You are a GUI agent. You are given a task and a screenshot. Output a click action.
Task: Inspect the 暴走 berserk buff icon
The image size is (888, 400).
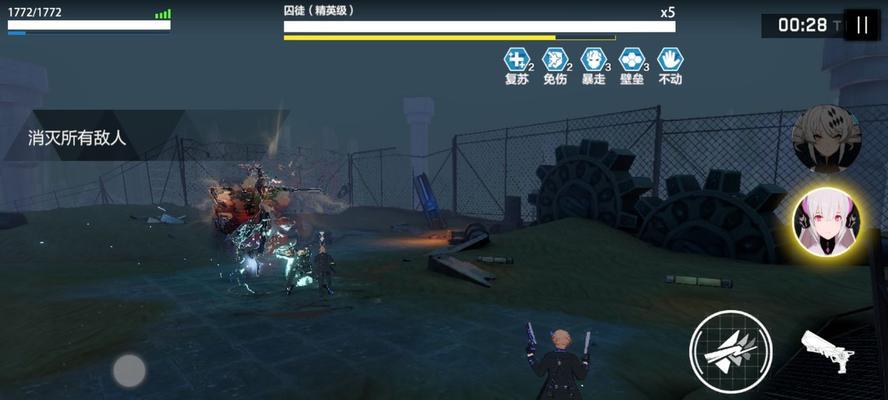pyautogui.click(x=593, y=59)
